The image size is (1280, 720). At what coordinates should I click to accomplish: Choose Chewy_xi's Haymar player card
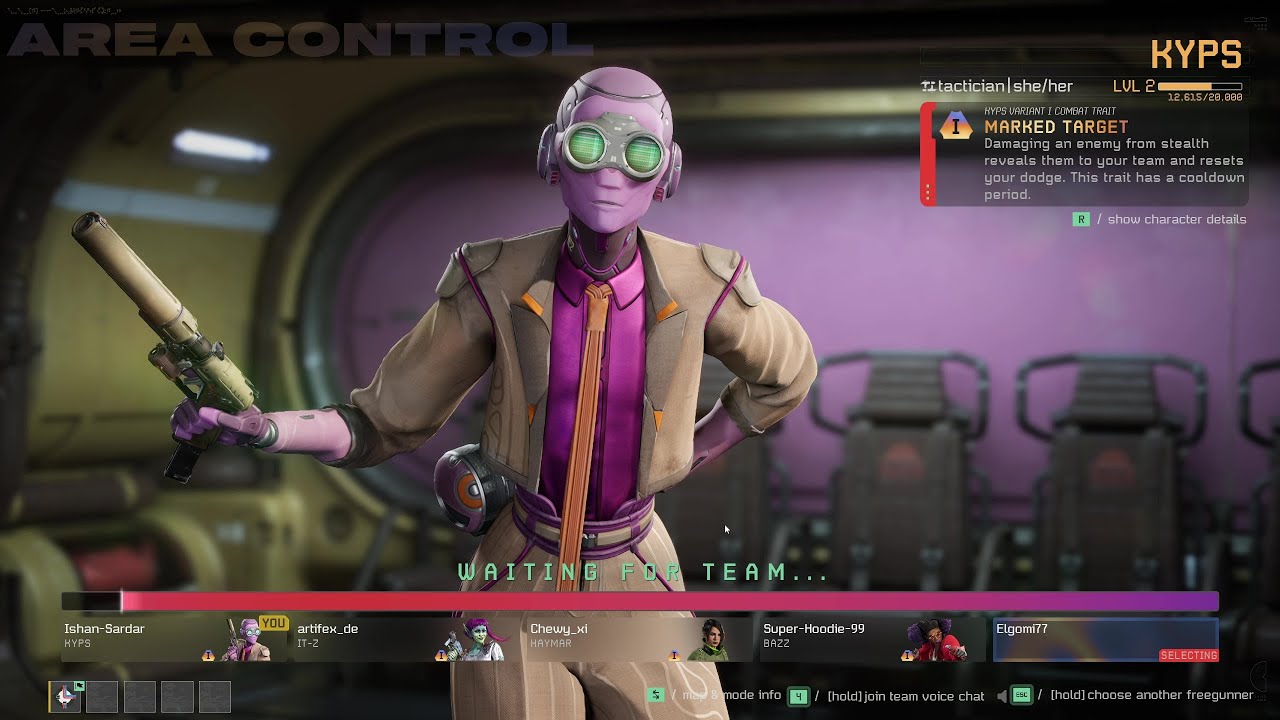637,639
